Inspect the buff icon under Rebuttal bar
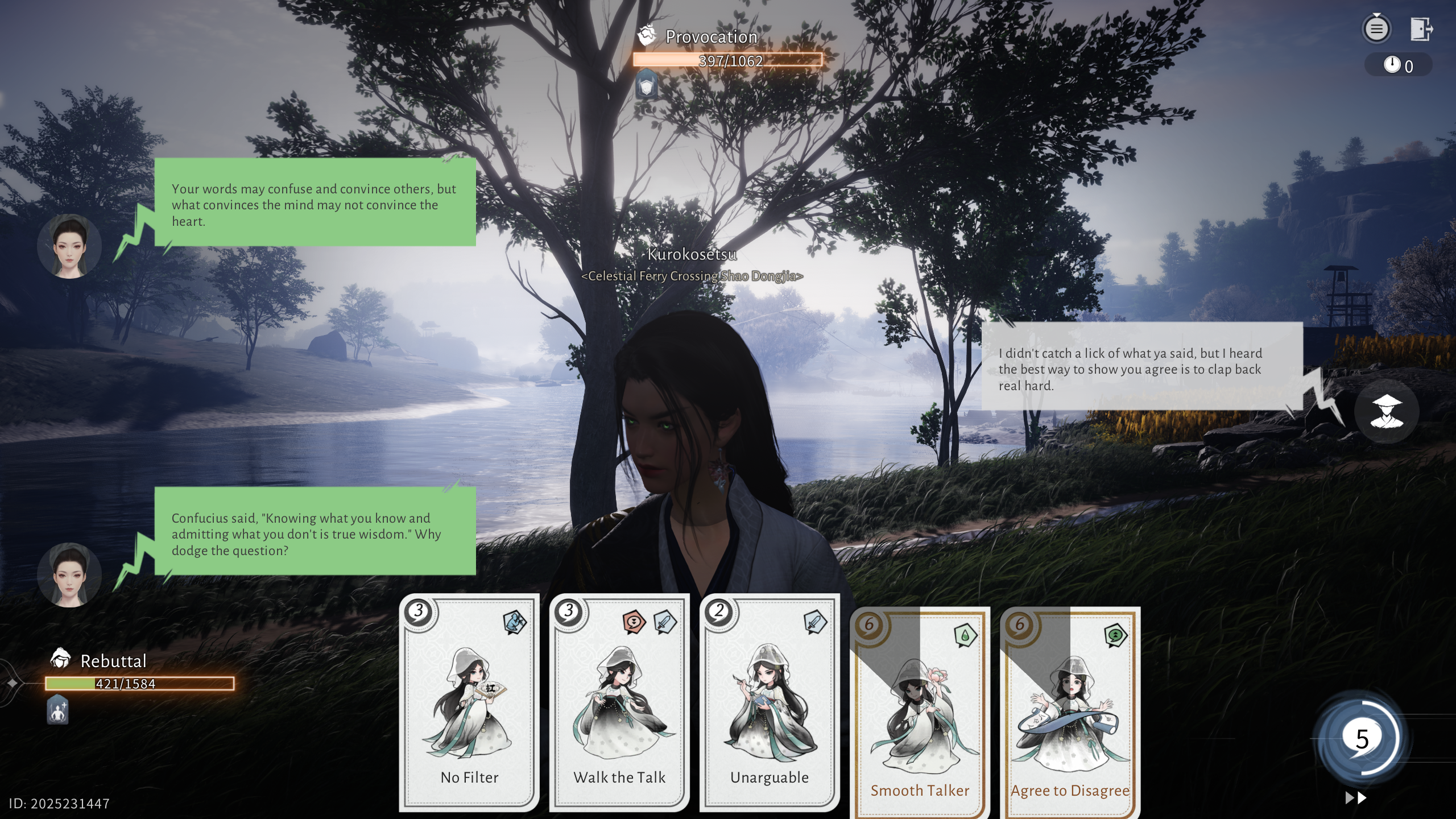 [57, 710]
